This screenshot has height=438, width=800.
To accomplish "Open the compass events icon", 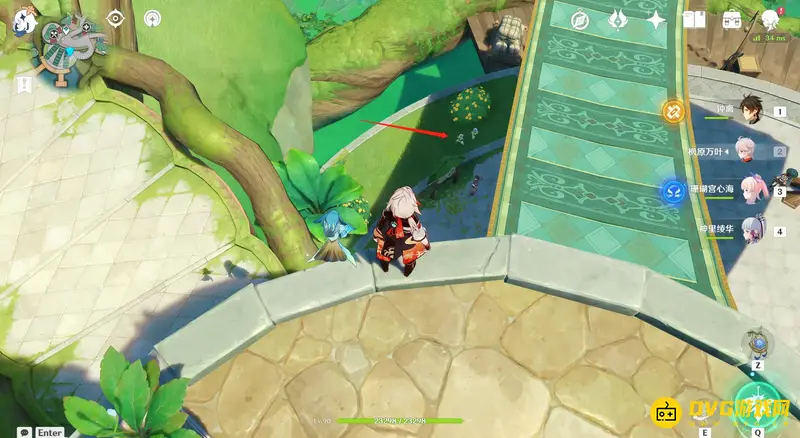I will [x=579, y=20].
